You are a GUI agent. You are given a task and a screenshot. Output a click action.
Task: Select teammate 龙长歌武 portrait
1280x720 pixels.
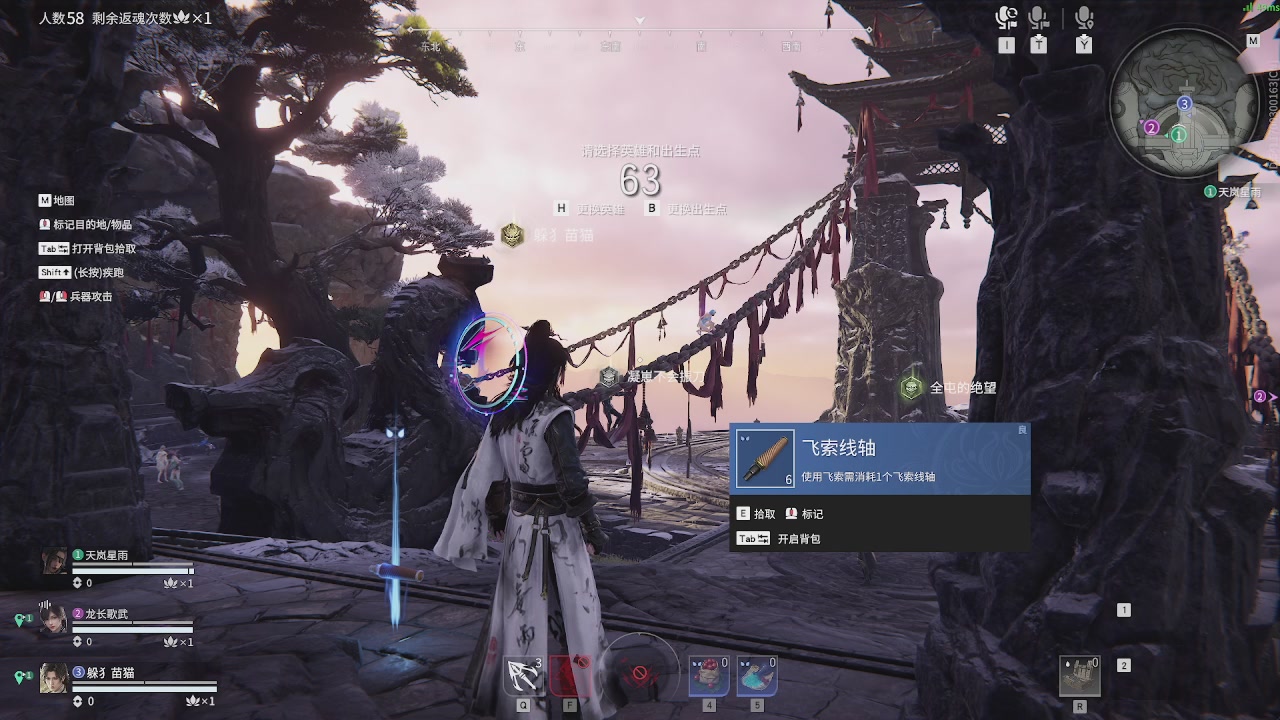54,620
